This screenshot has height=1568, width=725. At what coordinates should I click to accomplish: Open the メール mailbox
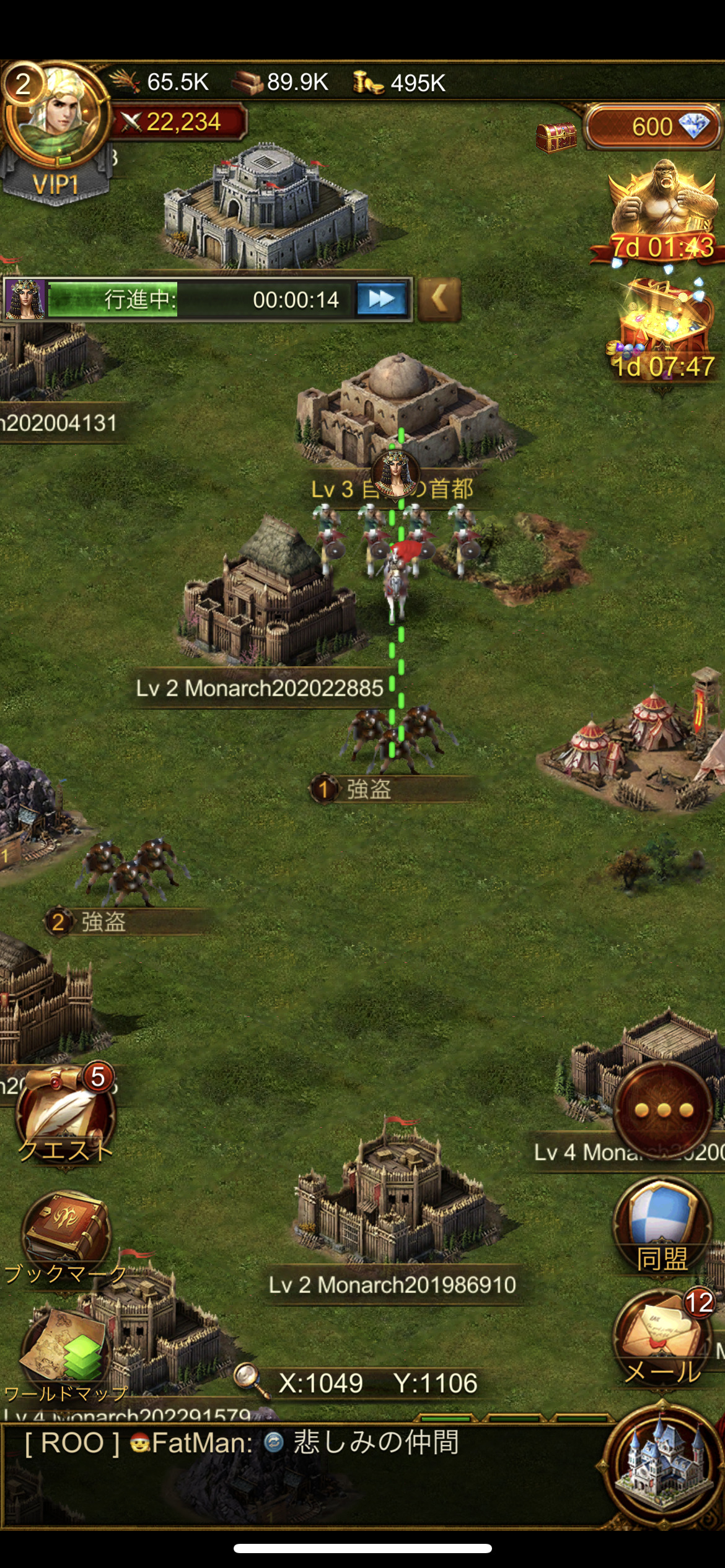point(662,1338)
